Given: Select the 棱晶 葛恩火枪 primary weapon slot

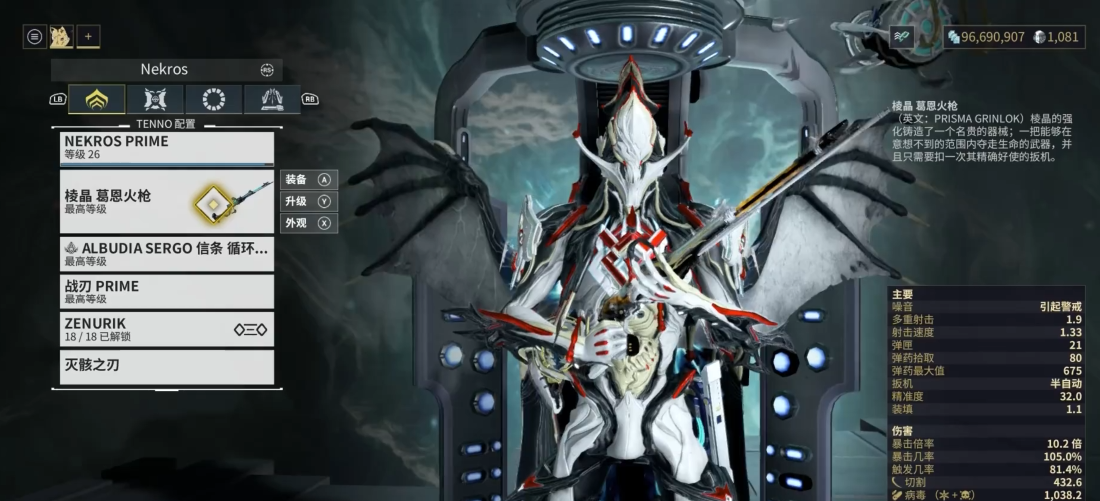Looking at the screenshot, I should (x=166, y=202).
